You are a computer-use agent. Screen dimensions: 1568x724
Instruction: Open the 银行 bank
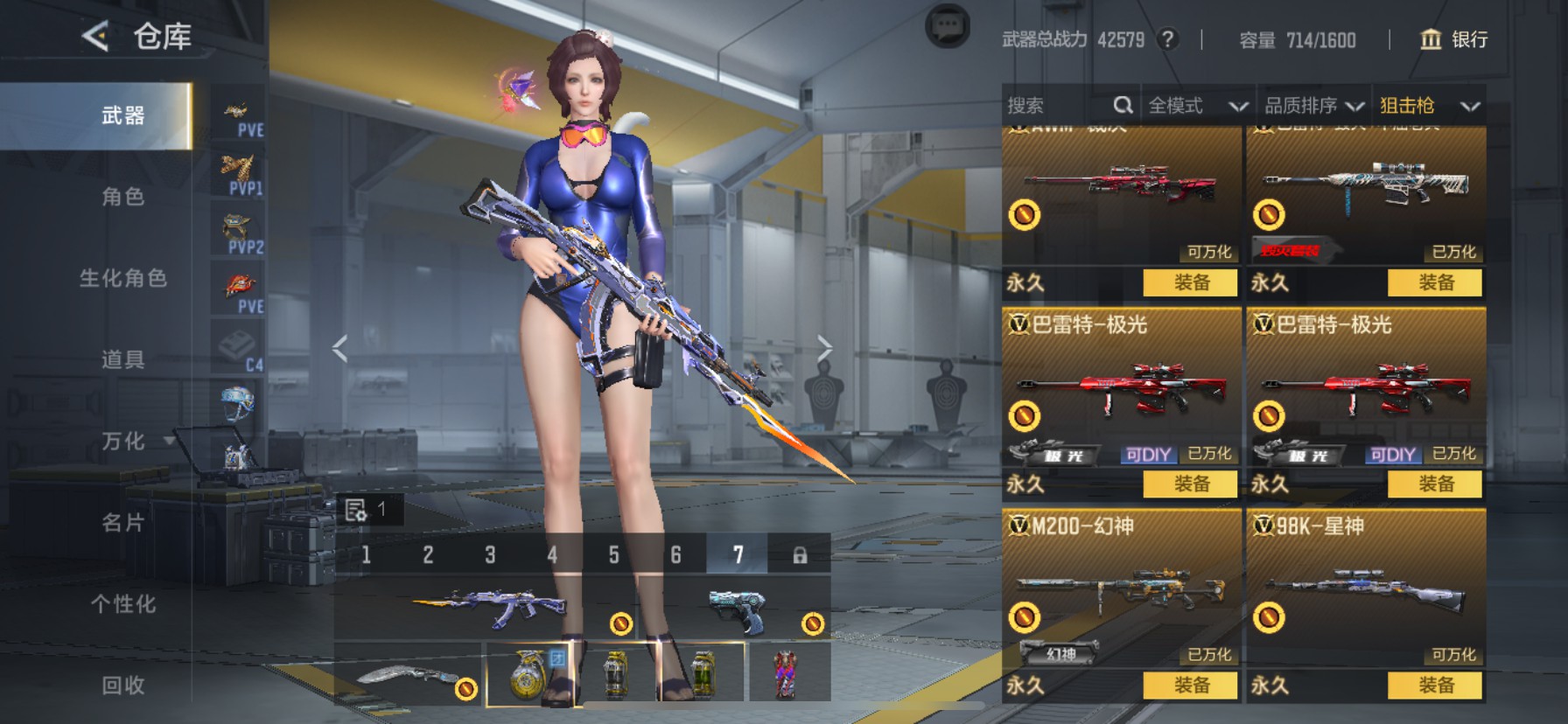click(1454, 39)
